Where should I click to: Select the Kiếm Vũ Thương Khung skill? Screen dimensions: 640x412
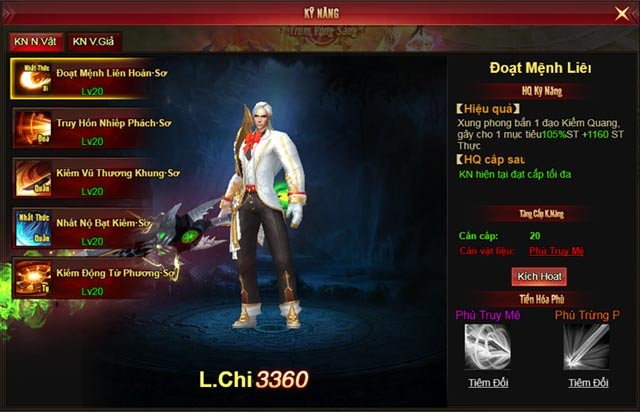[x=94, y=178]
